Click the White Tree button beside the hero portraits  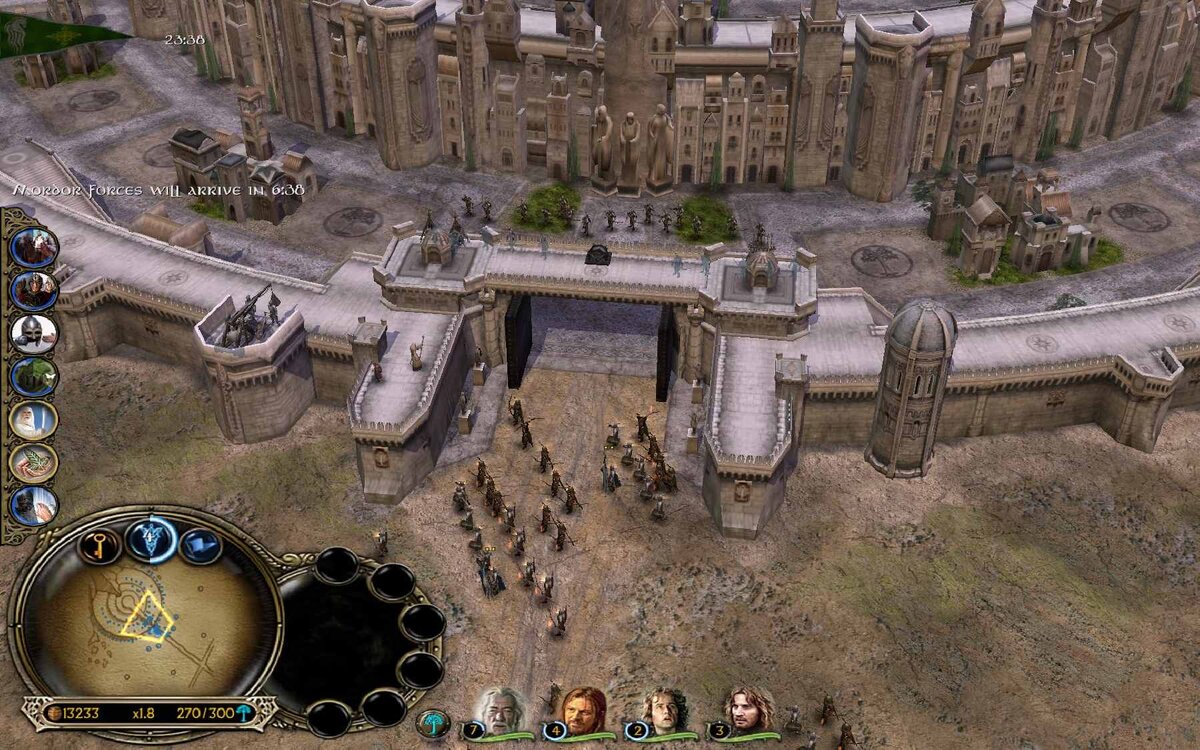[x=433, y=721]
